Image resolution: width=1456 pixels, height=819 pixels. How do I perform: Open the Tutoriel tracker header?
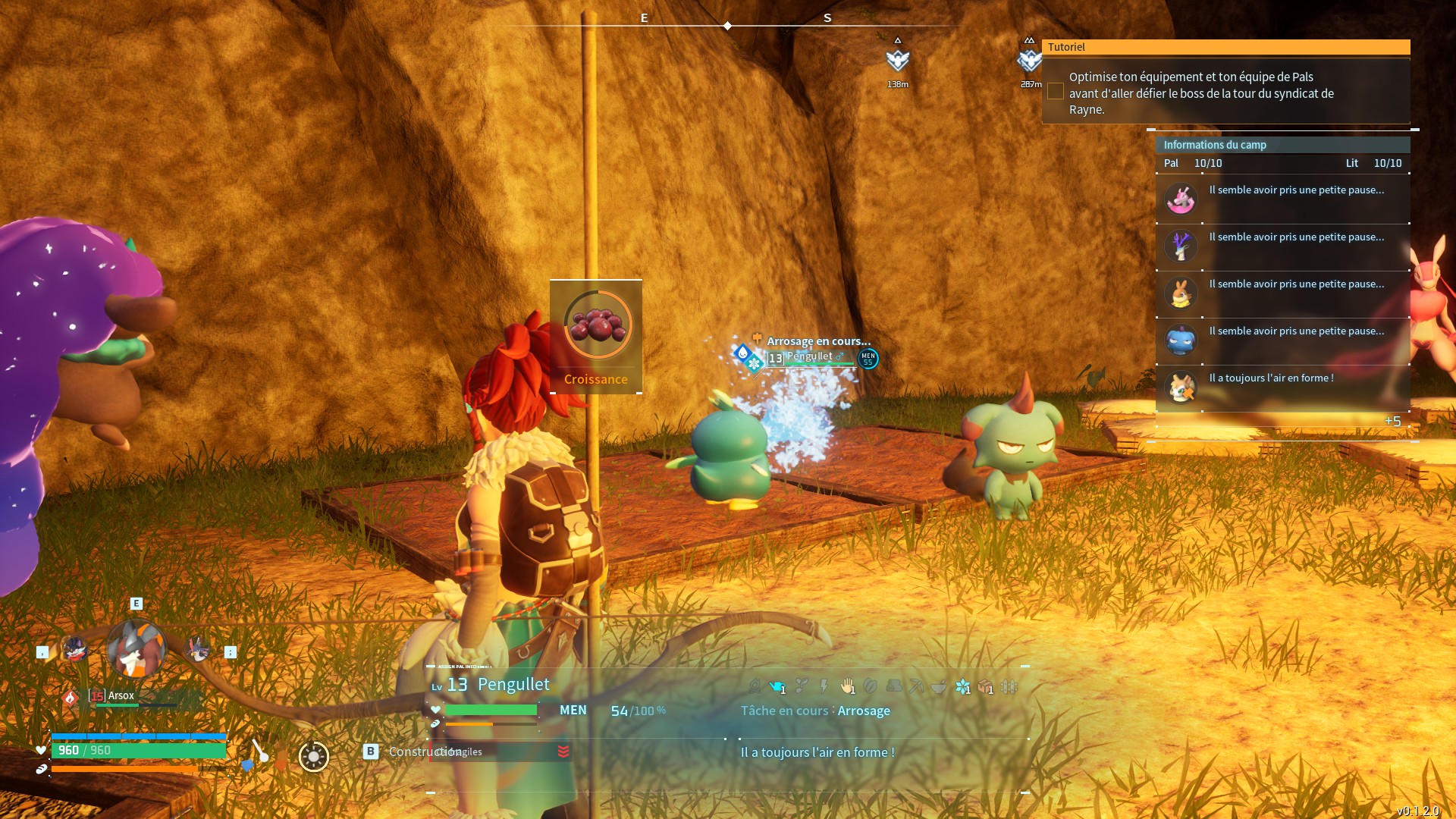1225,47
